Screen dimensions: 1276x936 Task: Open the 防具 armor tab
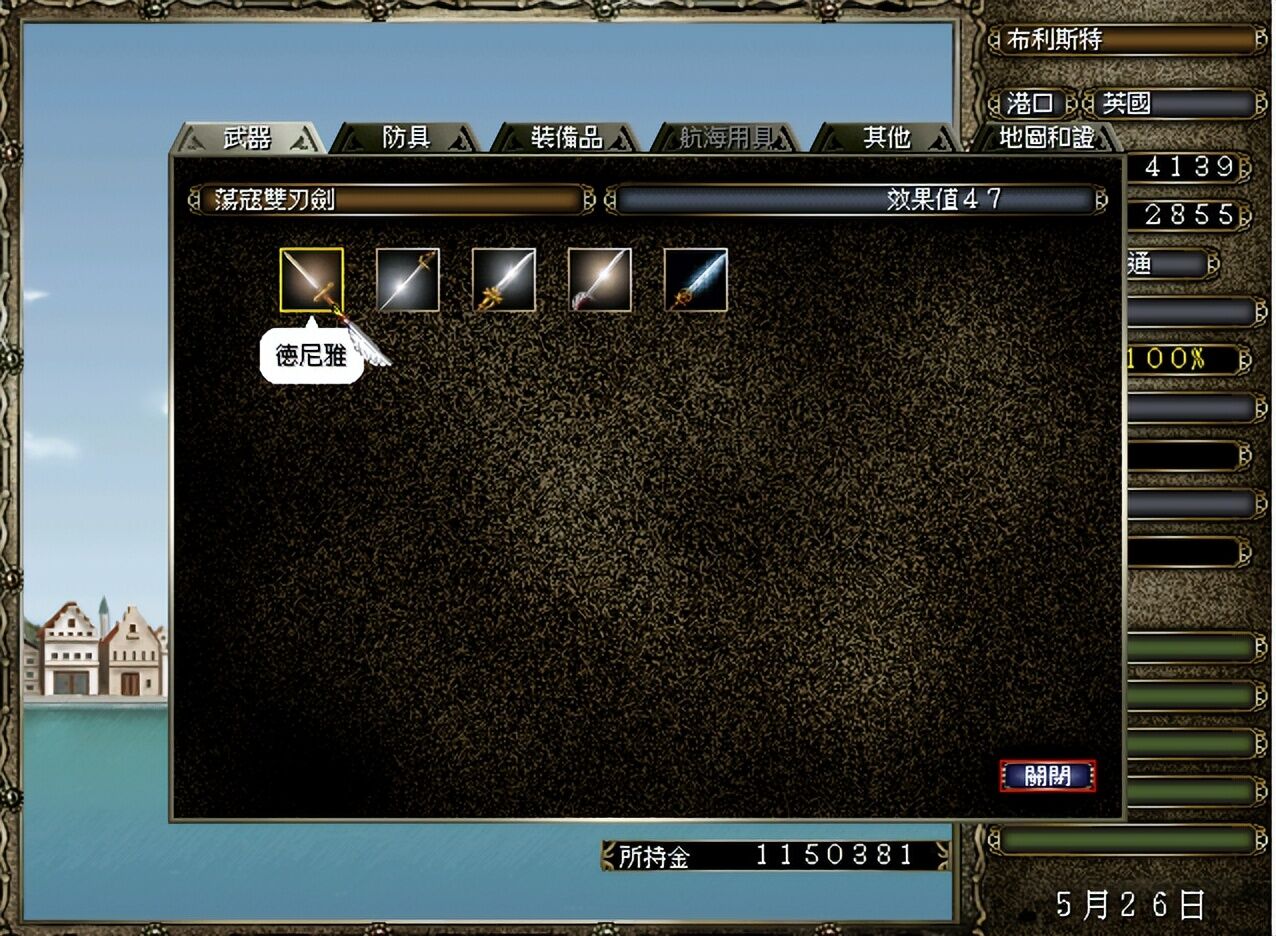[x=406, y=138]
